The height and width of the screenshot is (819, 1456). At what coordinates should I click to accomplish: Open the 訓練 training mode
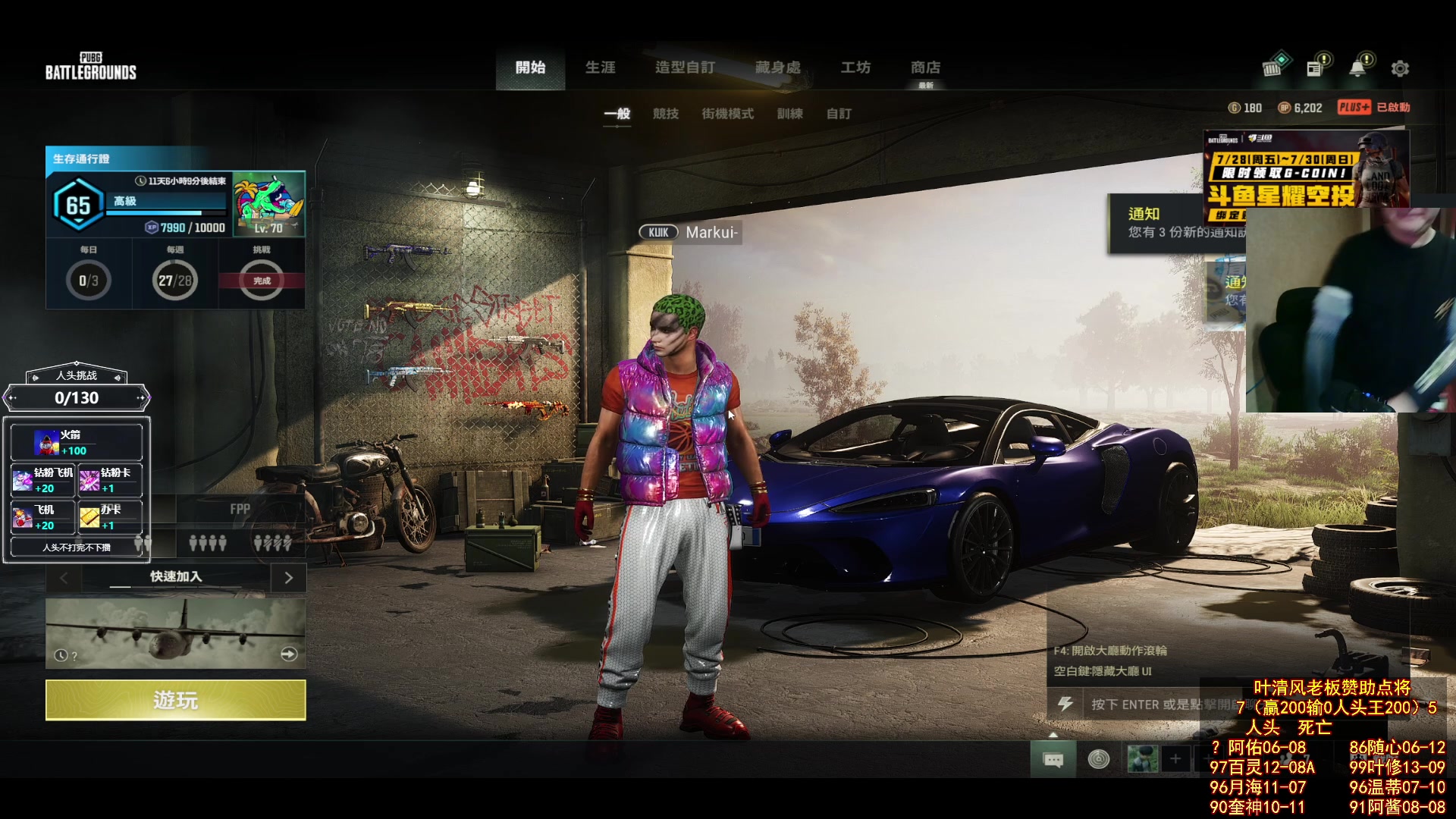789,114
